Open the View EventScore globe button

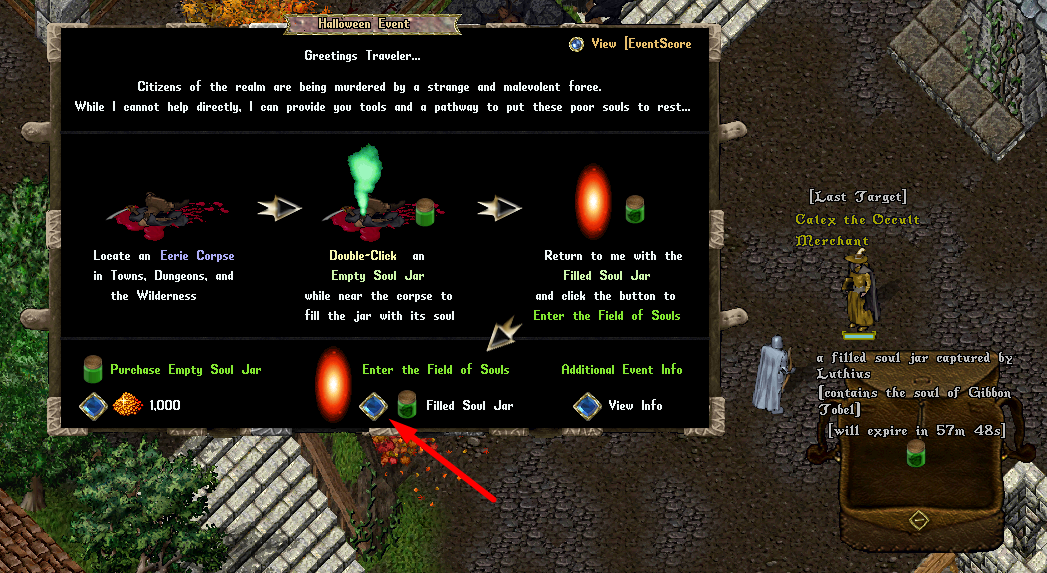click(576, 44)
